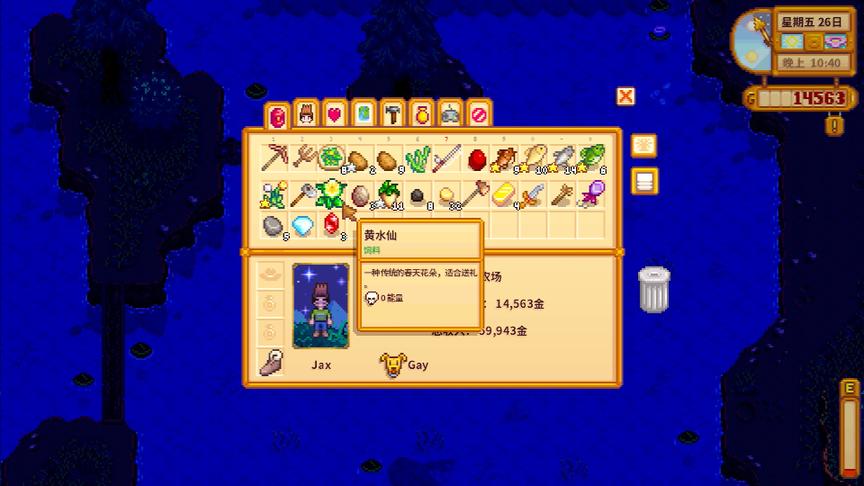
Task: Switch to the Collections tab with the vase
Action: 421,115
